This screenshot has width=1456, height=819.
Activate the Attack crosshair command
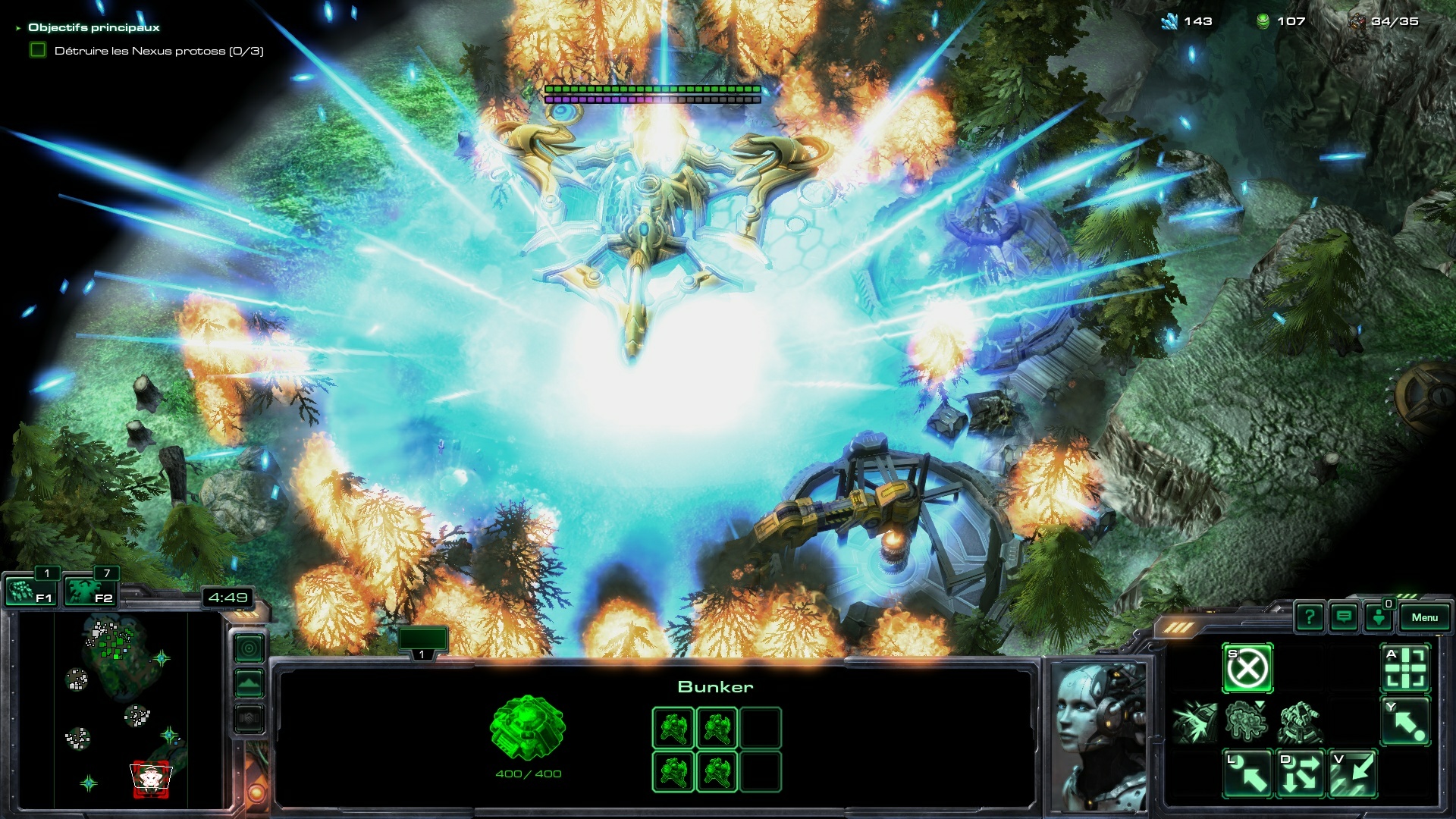[1405, 669]
